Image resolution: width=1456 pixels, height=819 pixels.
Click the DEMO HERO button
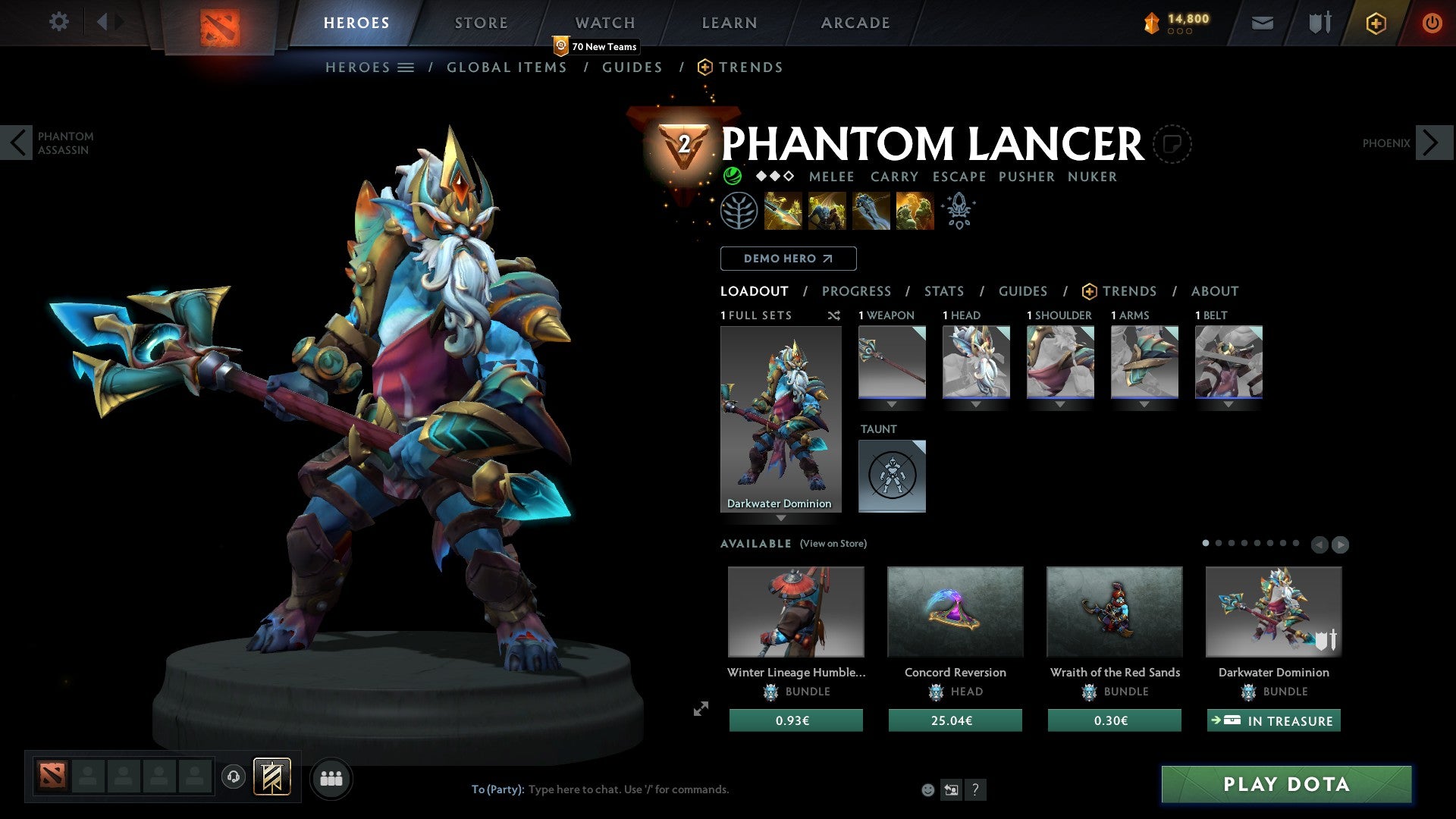tap(788, 258)
